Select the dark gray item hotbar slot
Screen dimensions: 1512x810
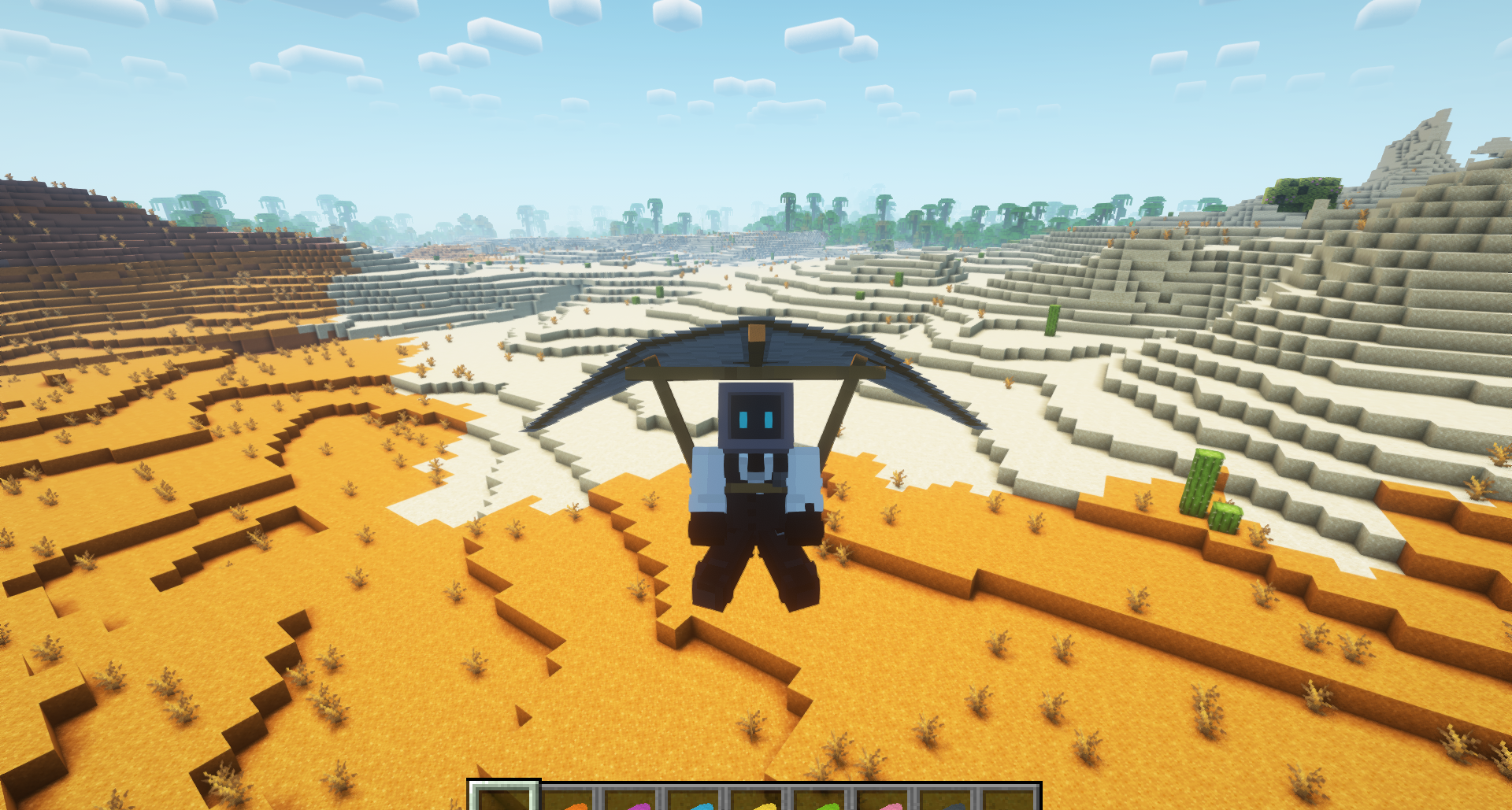point(947,800)
